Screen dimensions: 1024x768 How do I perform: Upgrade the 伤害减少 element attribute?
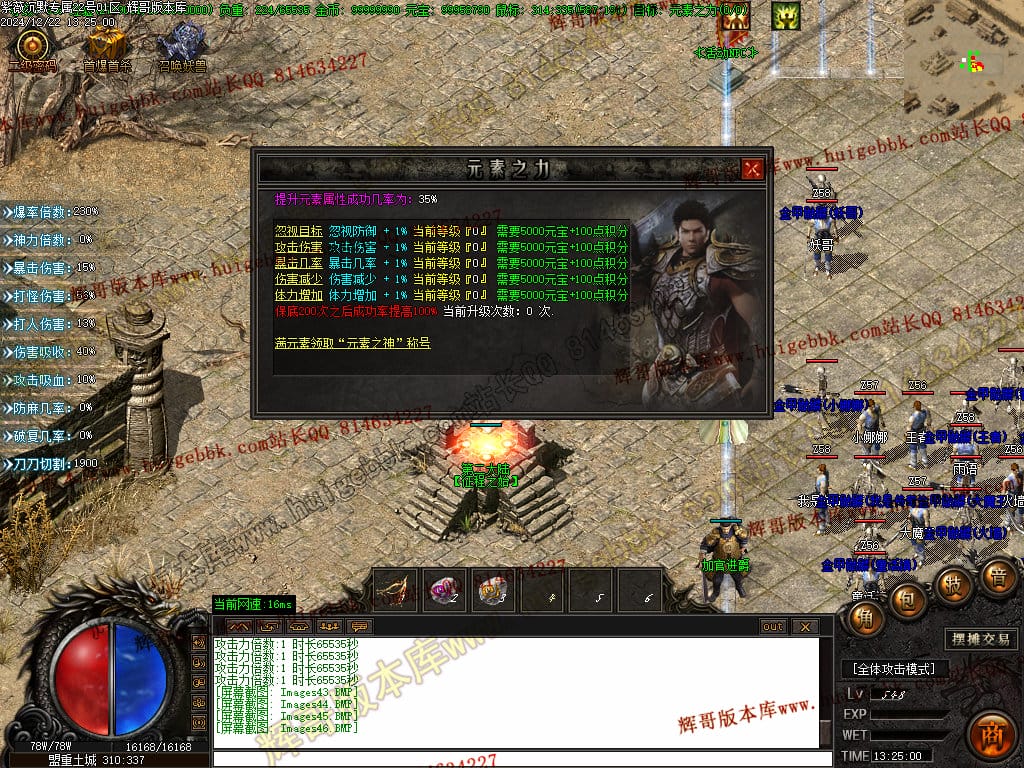tap(298, 279)
